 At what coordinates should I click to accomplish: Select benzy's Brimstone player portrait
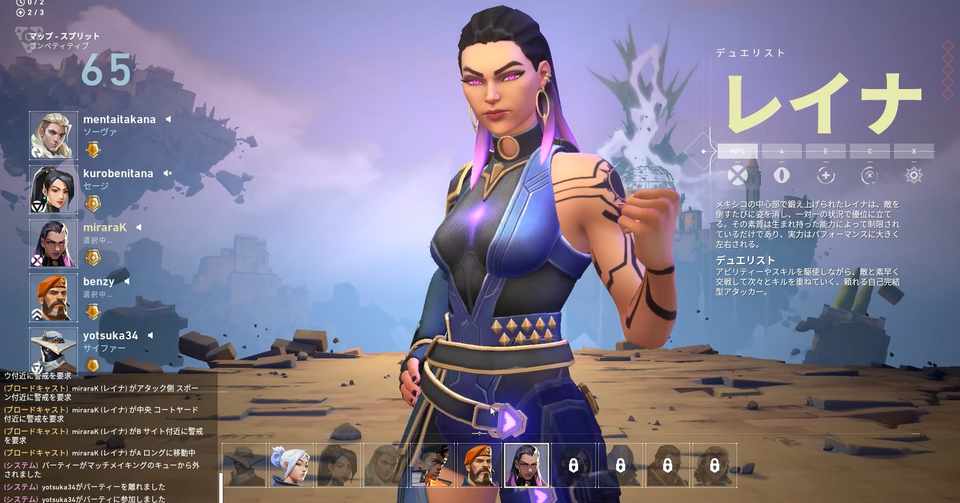[51, 297]
